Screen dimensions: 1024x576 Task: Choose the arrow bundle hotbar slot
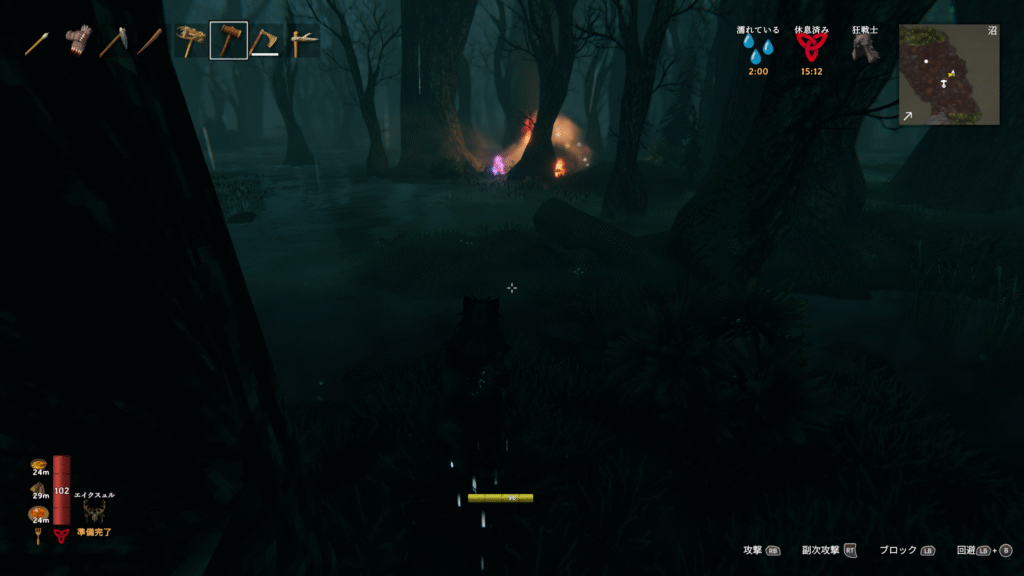(77, 42)
